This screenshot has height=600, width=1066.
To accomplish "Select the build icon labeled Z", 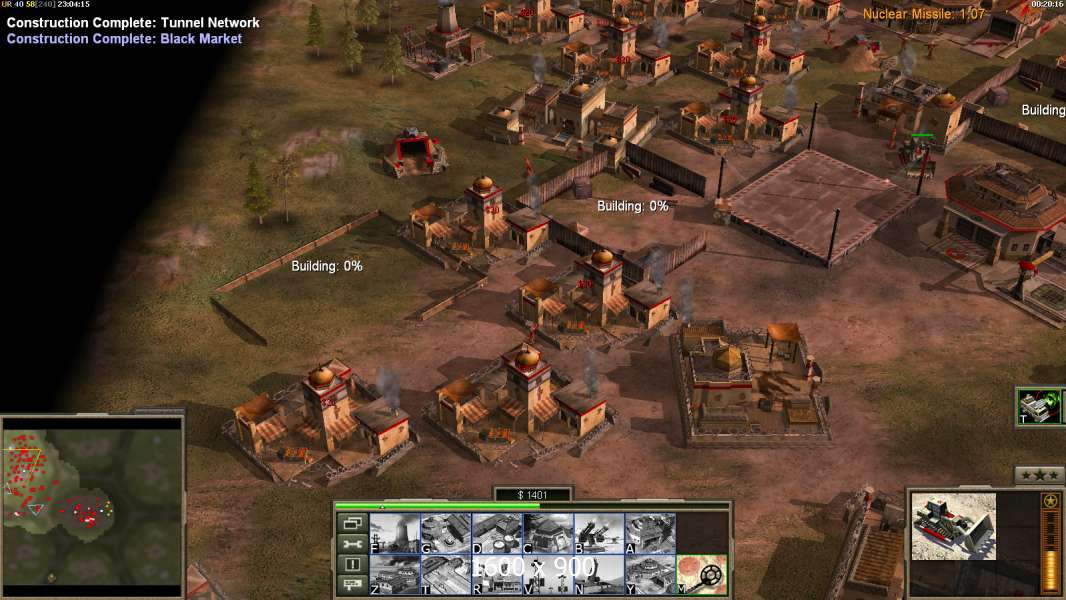I will [395, 575].
